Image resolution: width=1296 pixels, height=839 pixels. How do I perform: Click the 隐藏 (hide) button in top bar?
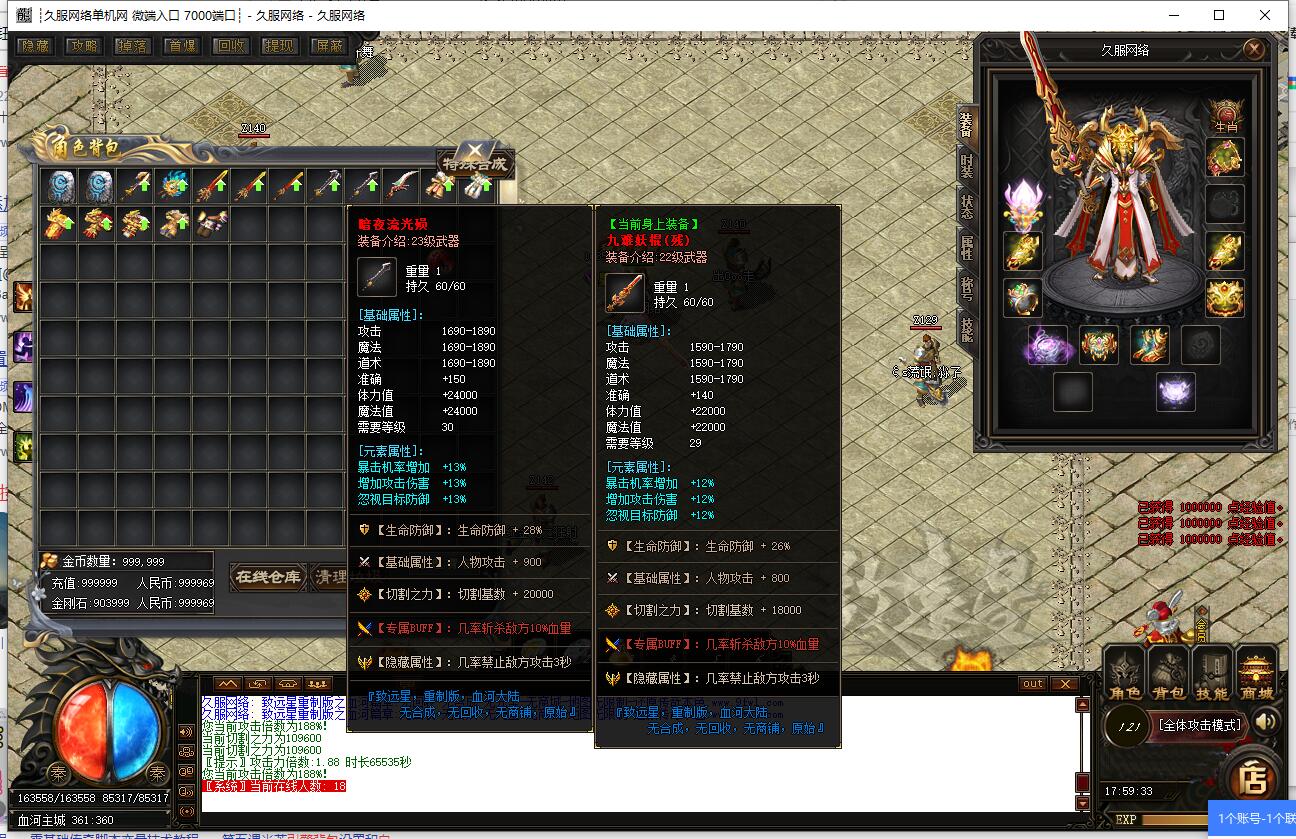35,46
